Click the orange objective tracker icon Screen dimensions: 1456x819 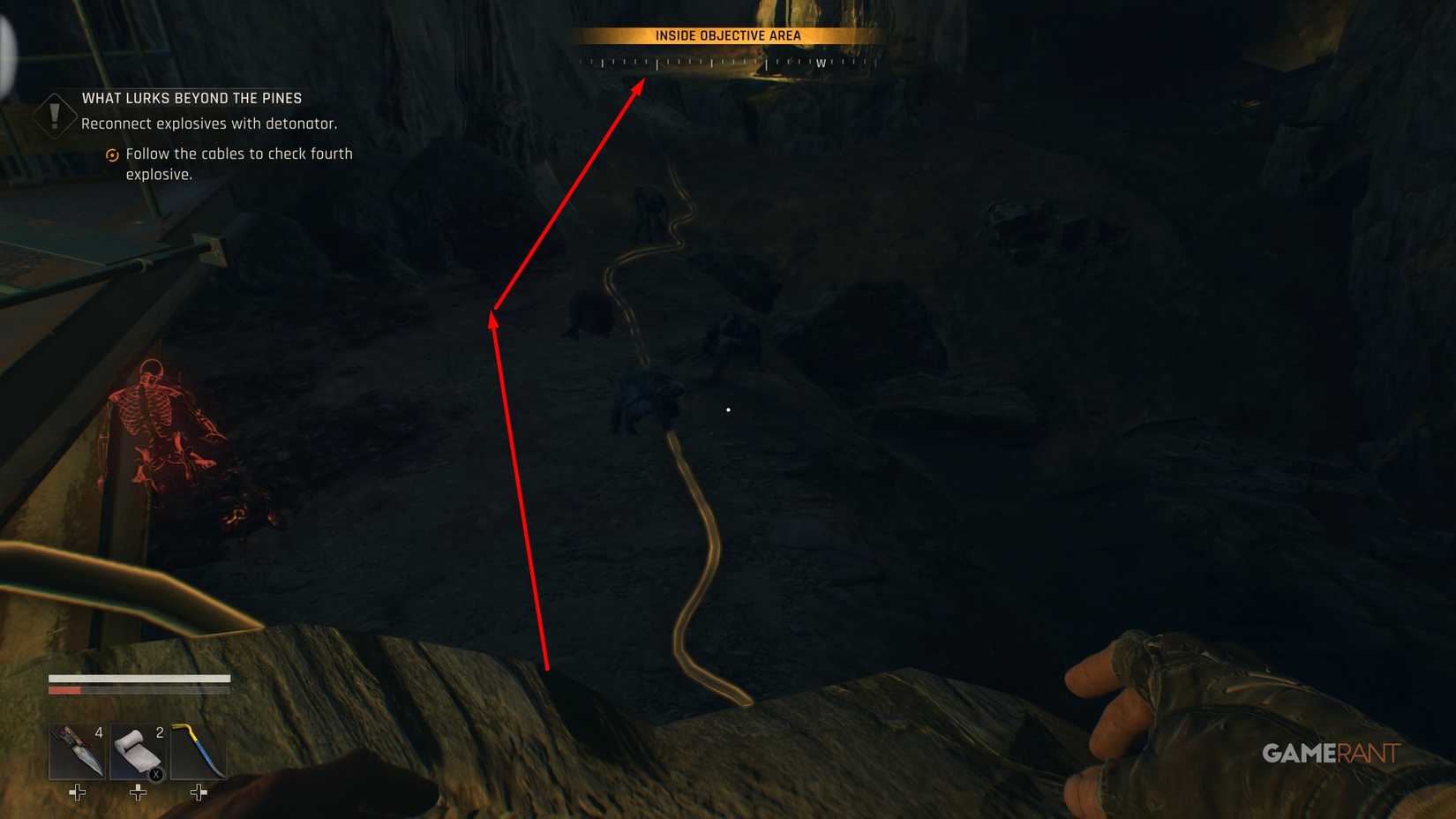(x=112, y=154)
